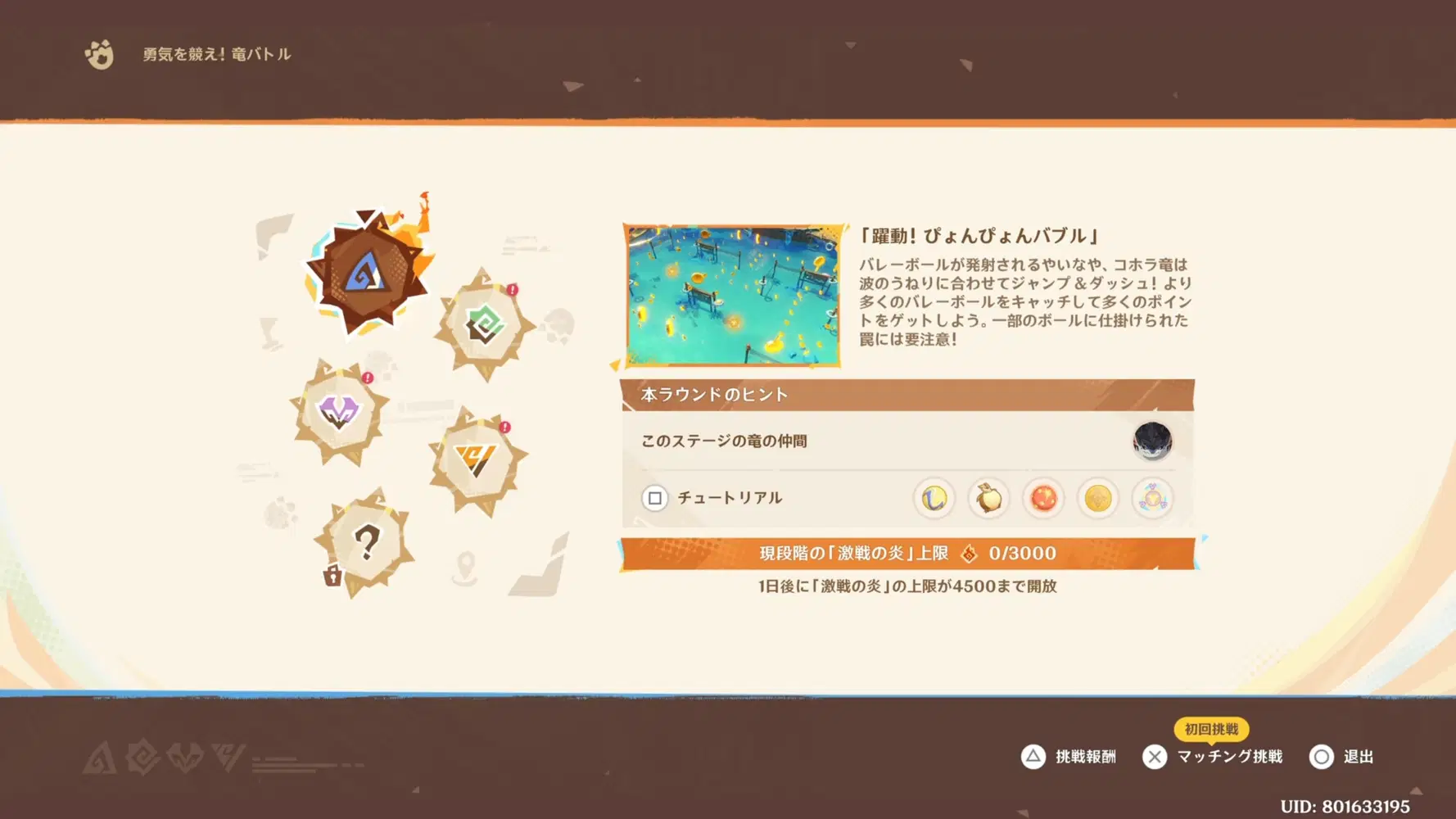
Task: Click the fruit item icon
Action: pyautogui.click(x=988, y=498)
